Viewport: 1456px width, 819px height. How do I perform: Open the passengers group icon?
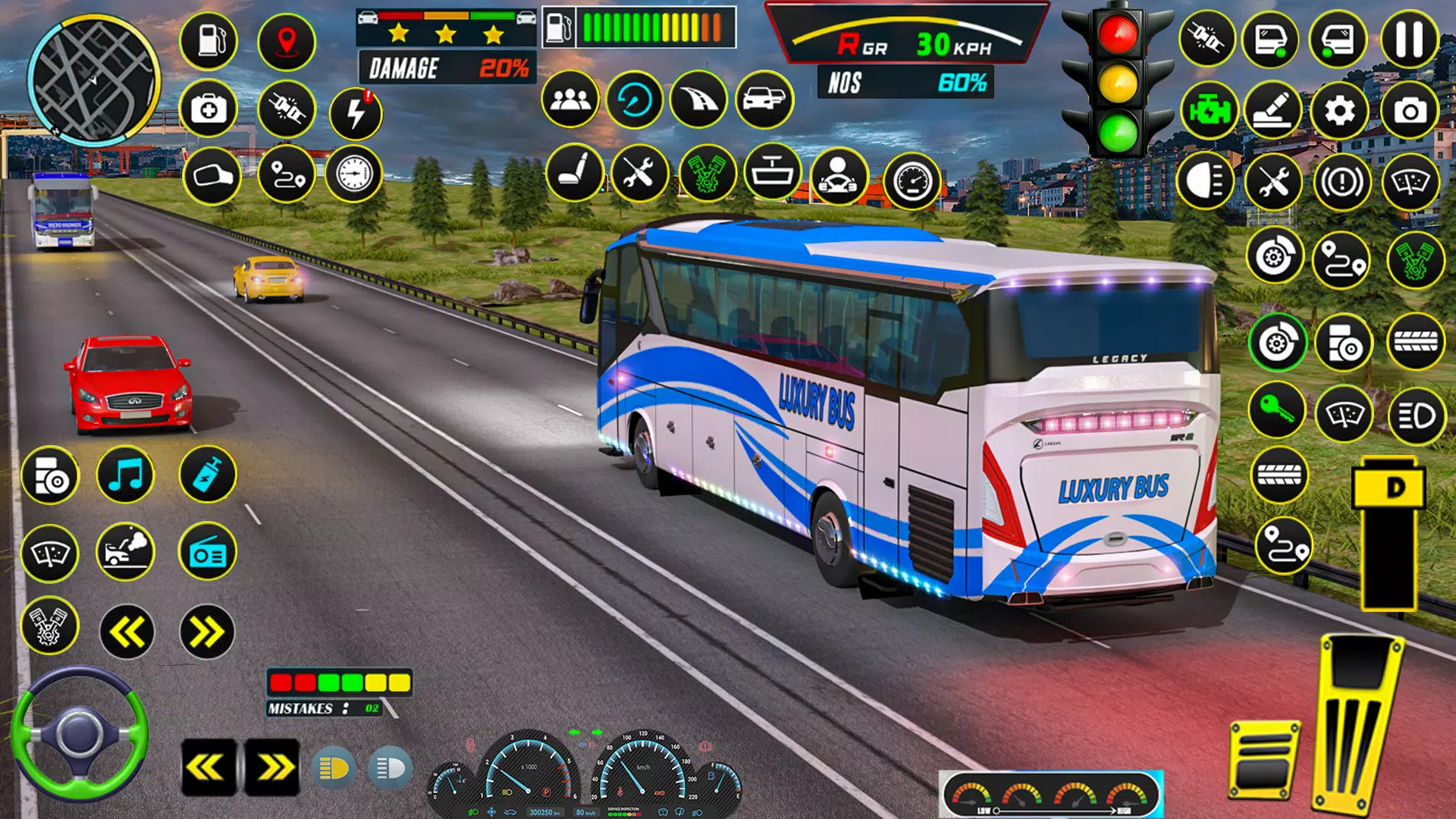coord(570,99)
